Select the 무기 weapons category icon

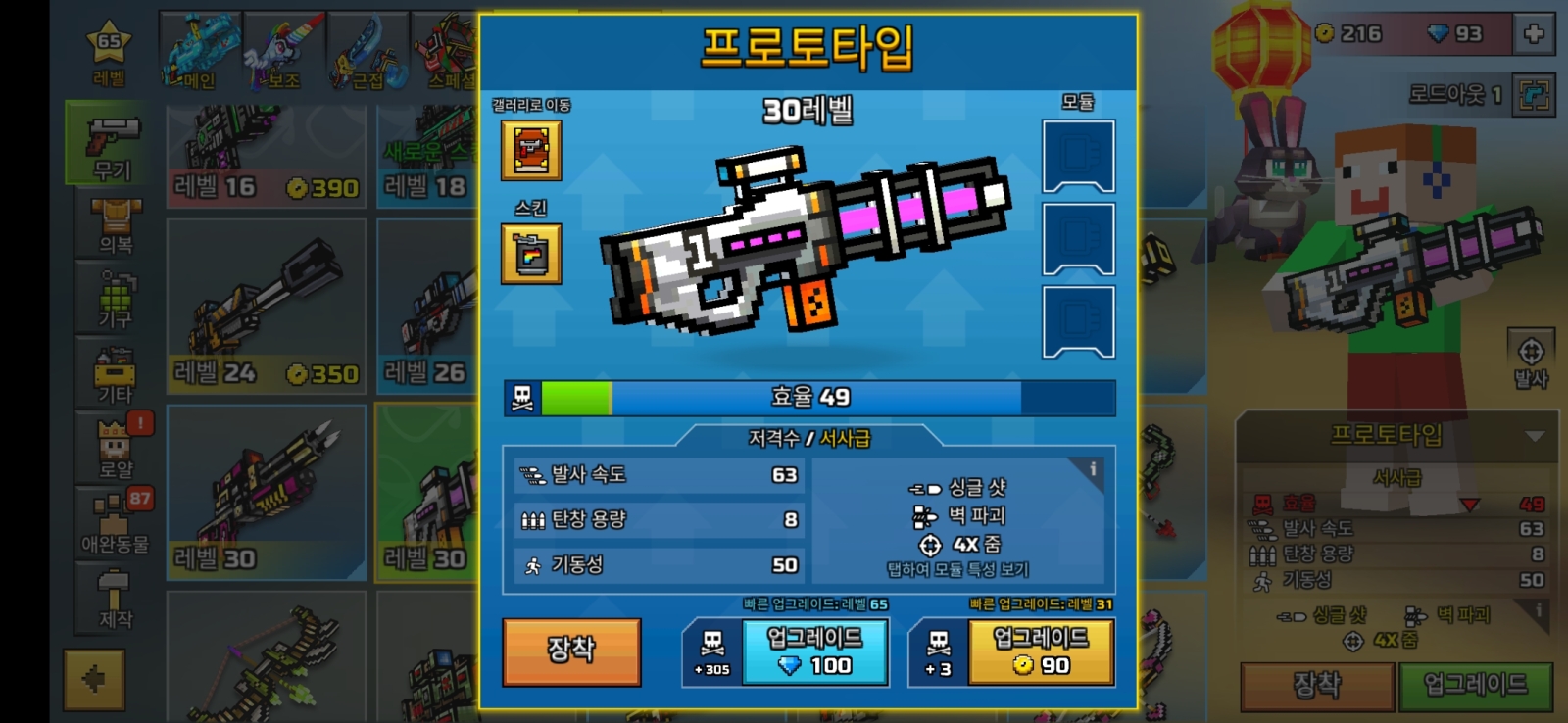tap(111, 140)
